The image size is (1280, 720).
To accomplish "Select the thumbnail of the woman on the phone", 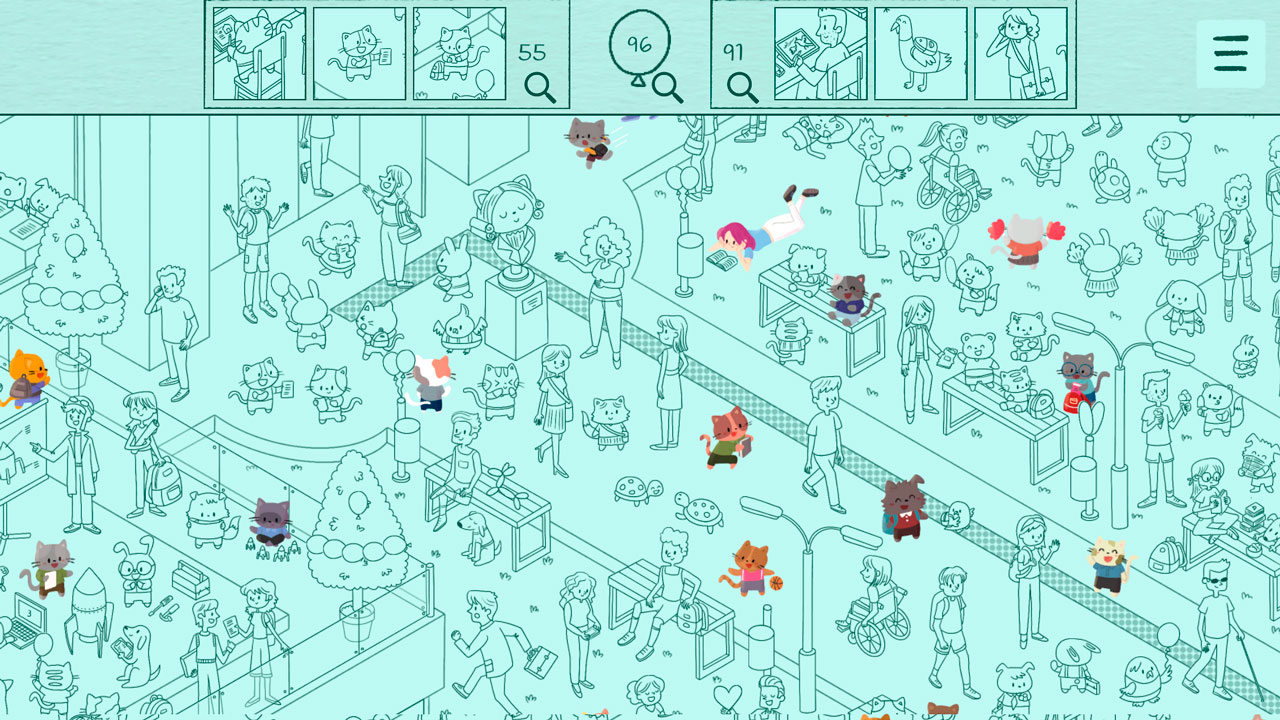I will tap(1020, 53).
